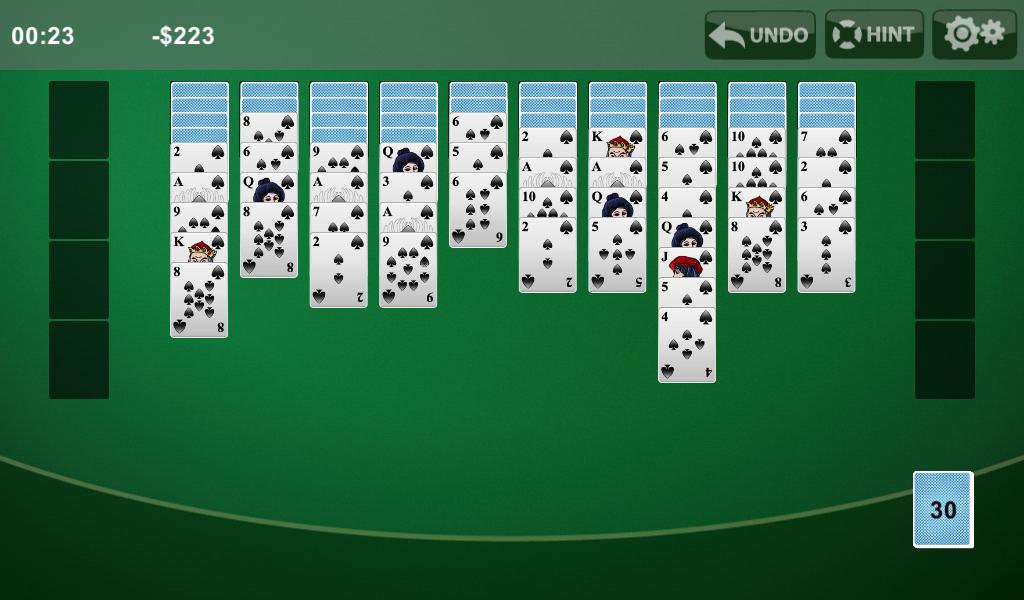Select the 2 of spades below the 7
This screenshot has height=600, width=1024.
(x=338, y=270)
